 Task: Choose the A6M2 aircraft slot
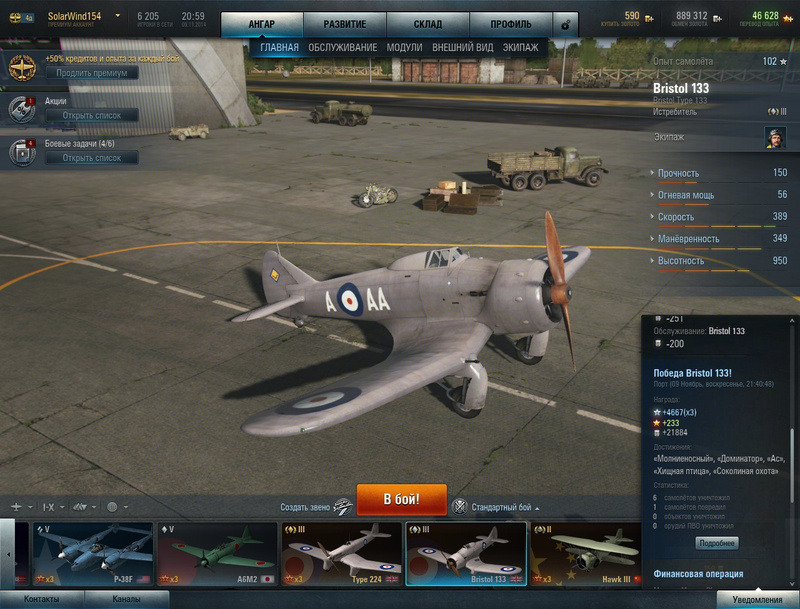pyautogui.click(x=216, y=554)
